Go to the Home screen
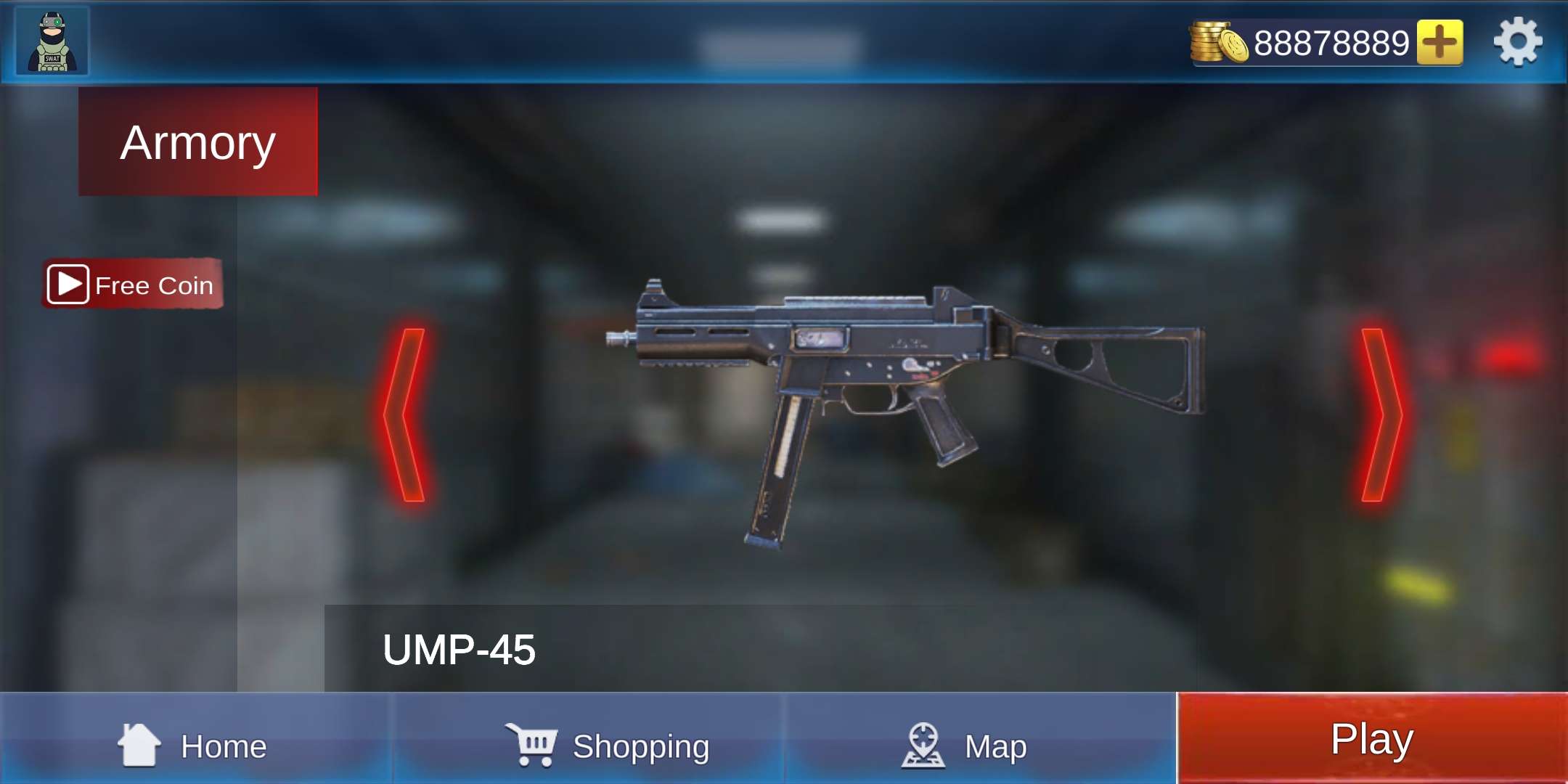1568x784 pixels. click(x=195, y=744)
